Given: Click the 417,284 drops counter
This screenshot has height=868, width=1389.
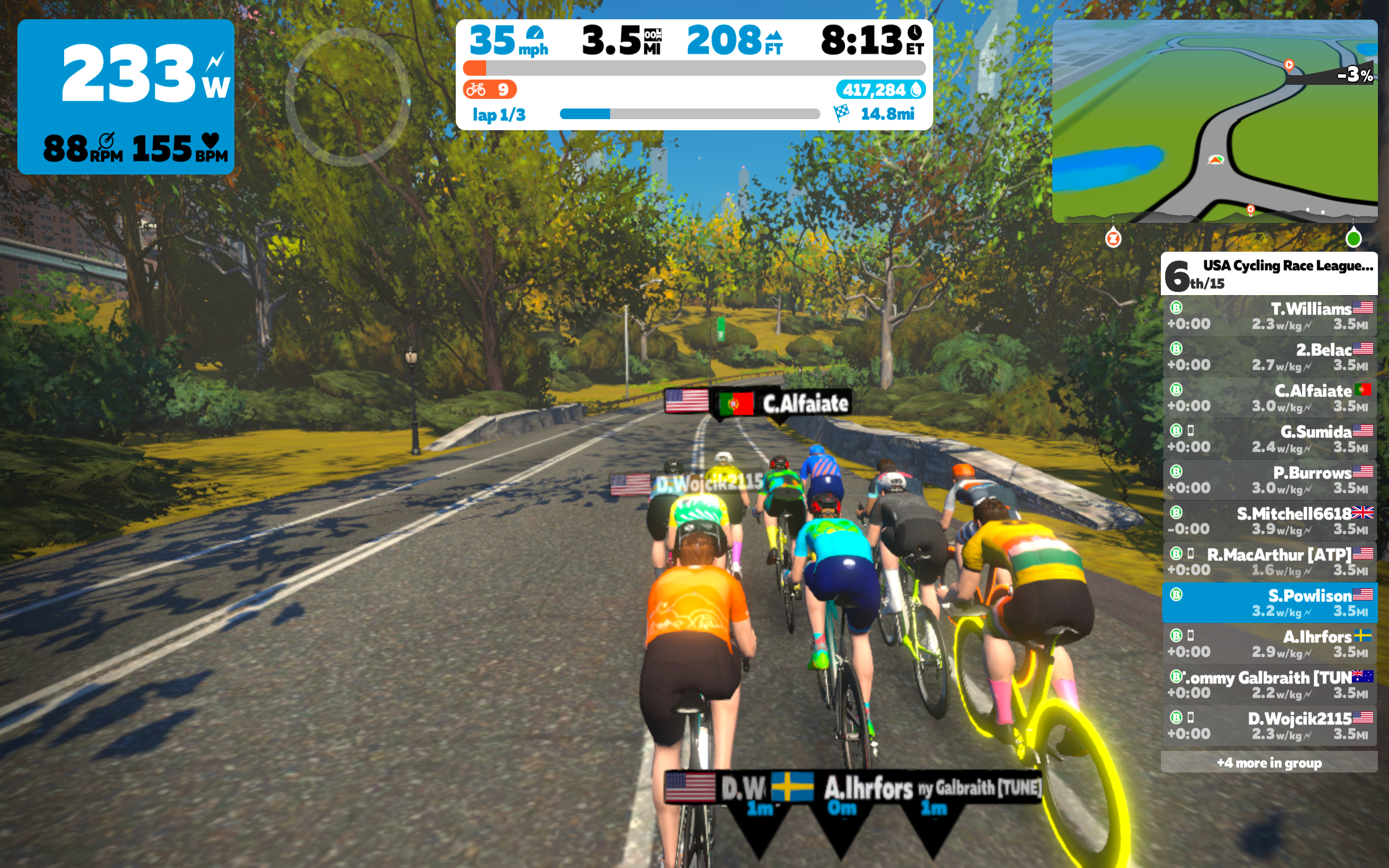Looking at the screenshot, I should pos(881,90).
